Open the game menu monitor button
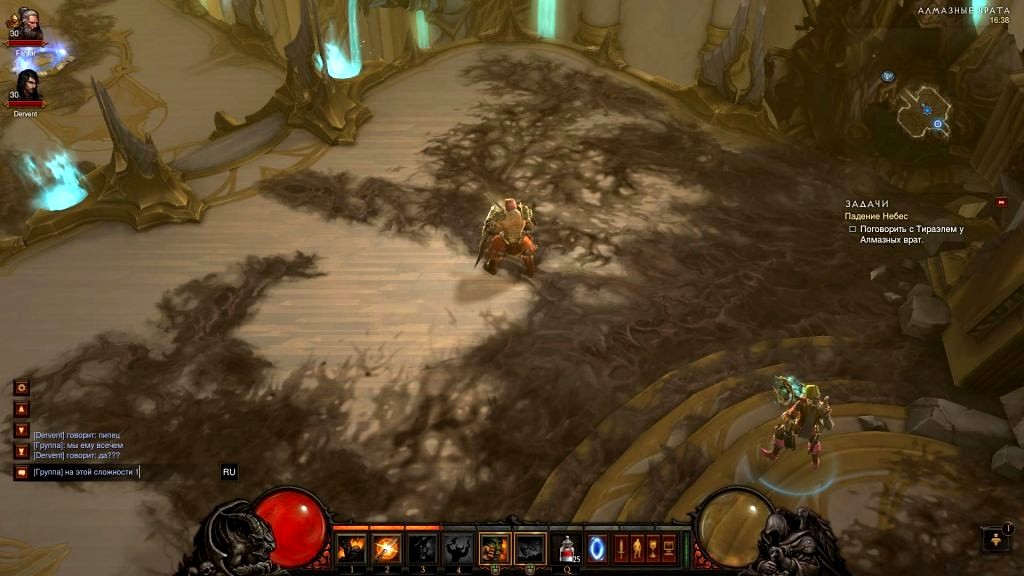Viewport: 1024px width, 576px height. pyautogui.click(x=667, y=548)
